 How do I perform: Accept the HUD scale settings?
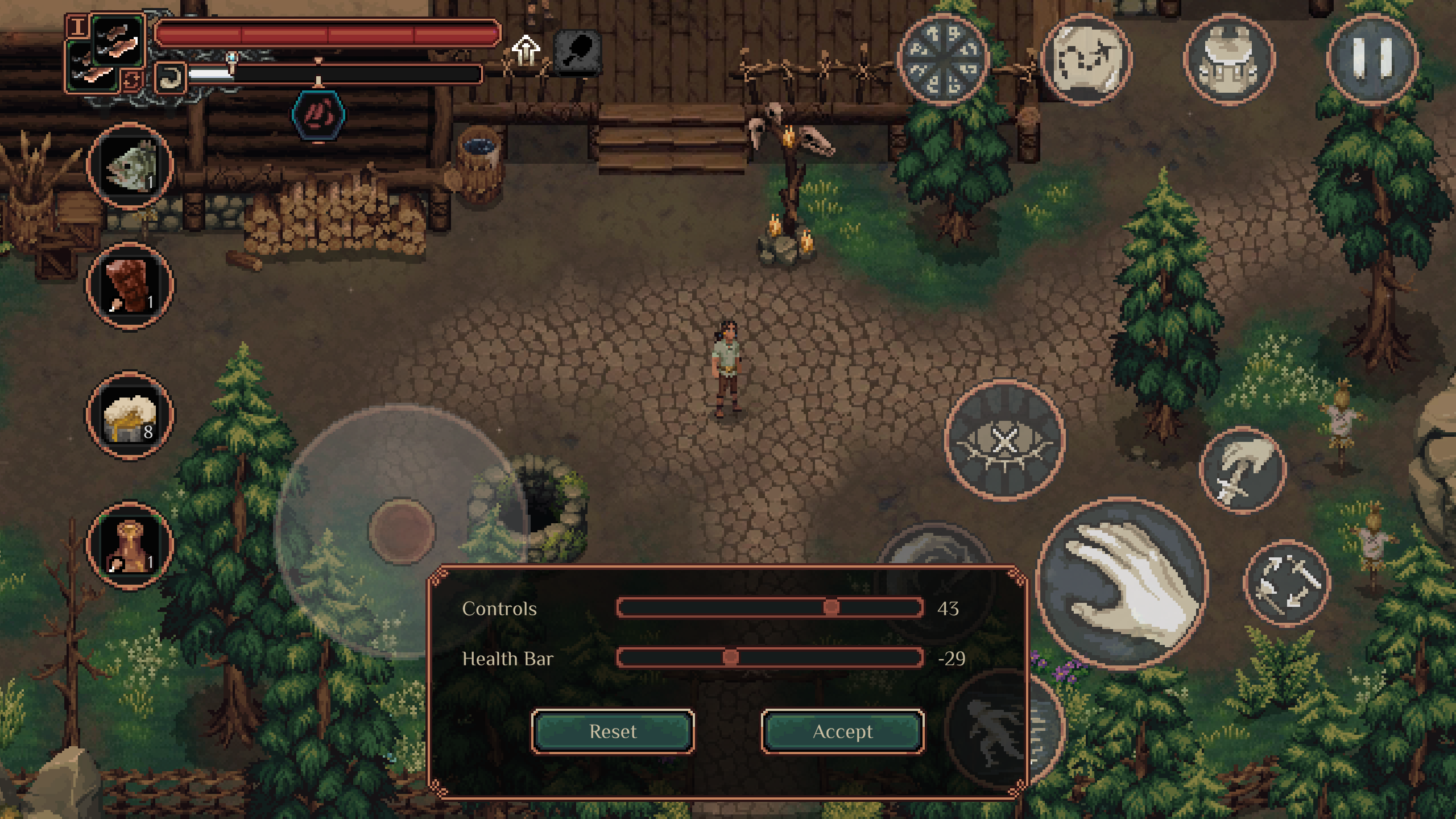point(842,731)
